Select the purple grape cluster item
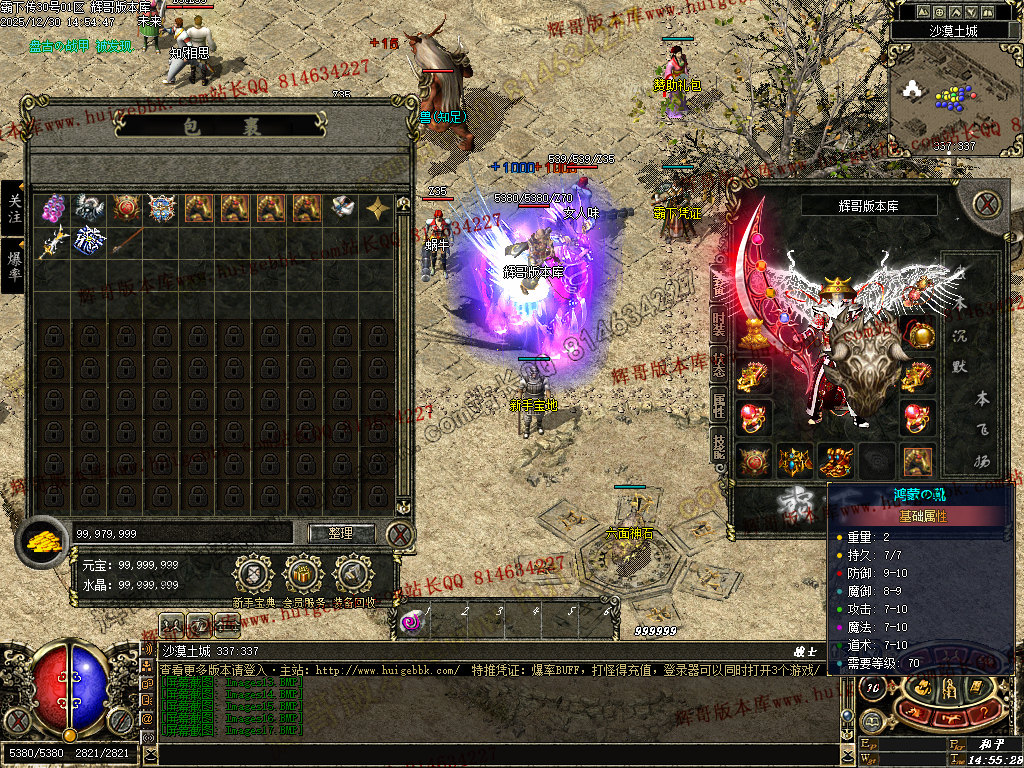This screenshot has width=1024, height=768. coord(53,208)
